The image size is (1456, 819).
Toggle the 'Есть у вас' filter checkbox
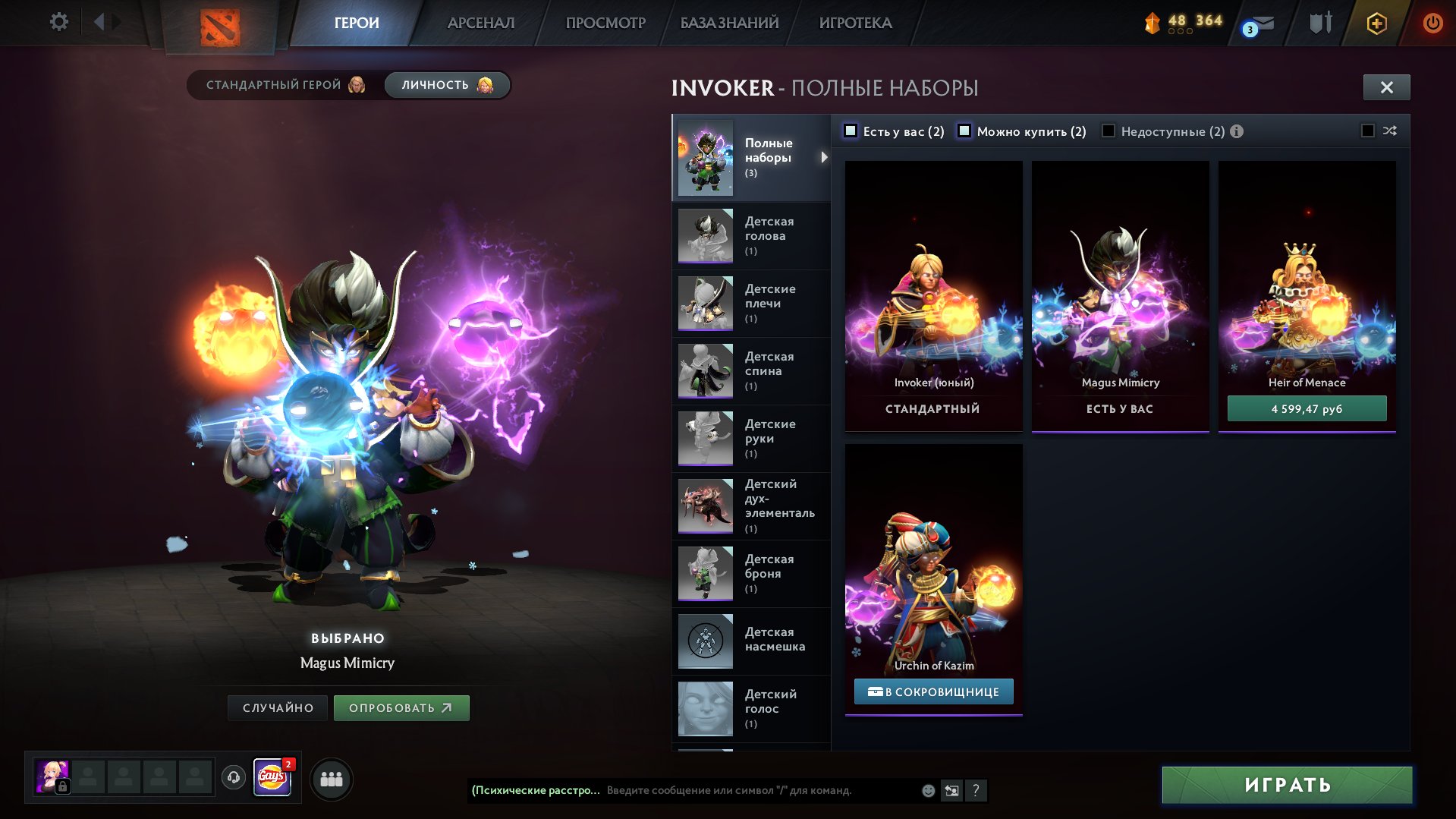pos(851,131)
